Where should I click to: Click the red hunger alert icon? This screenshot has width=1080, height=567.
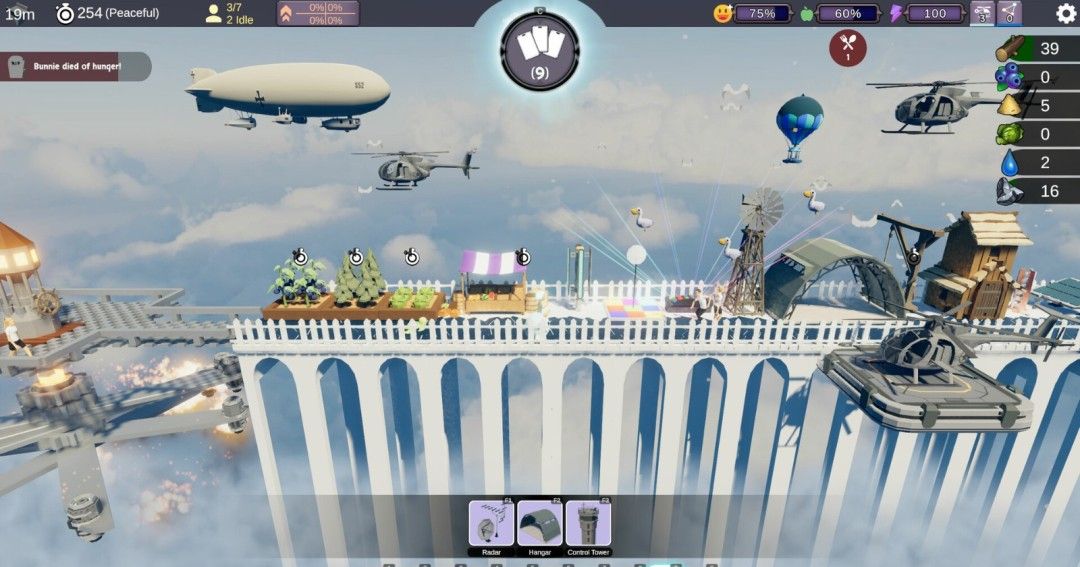coord(848,48)
